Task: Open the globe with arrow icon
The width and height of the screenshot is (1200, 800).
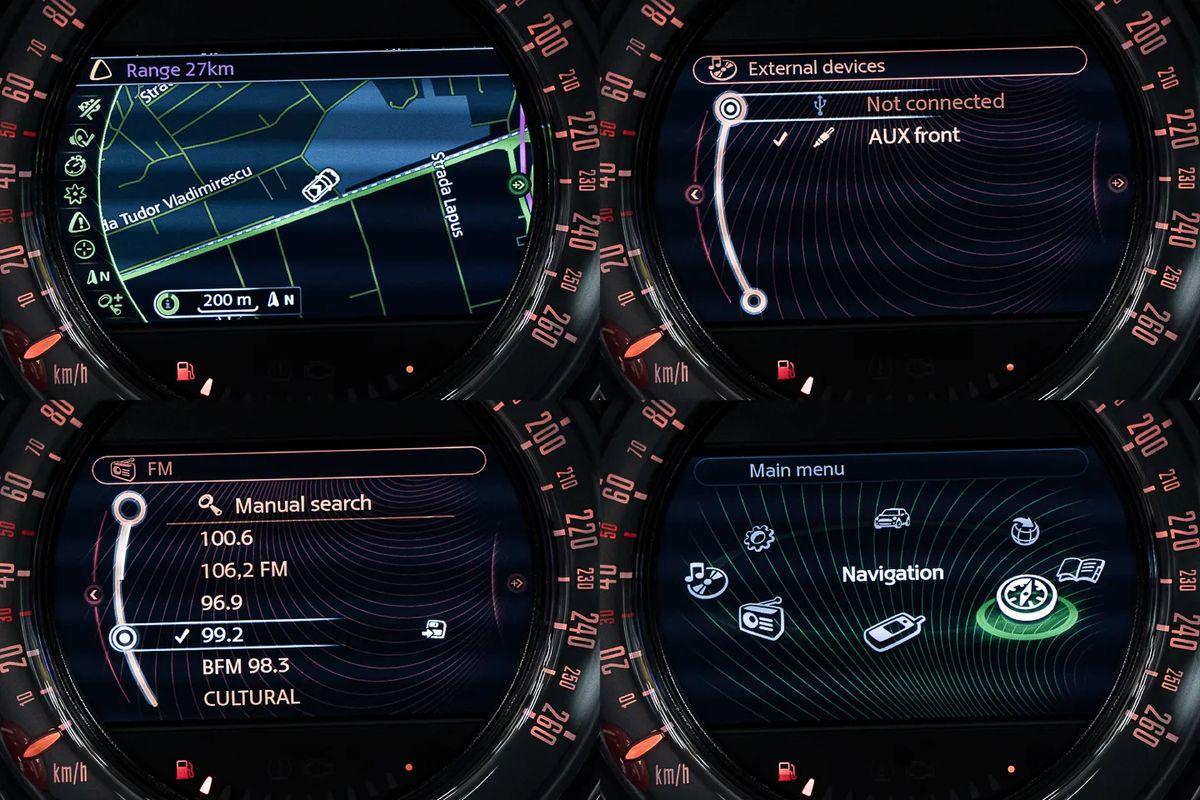Action: 1023,530
